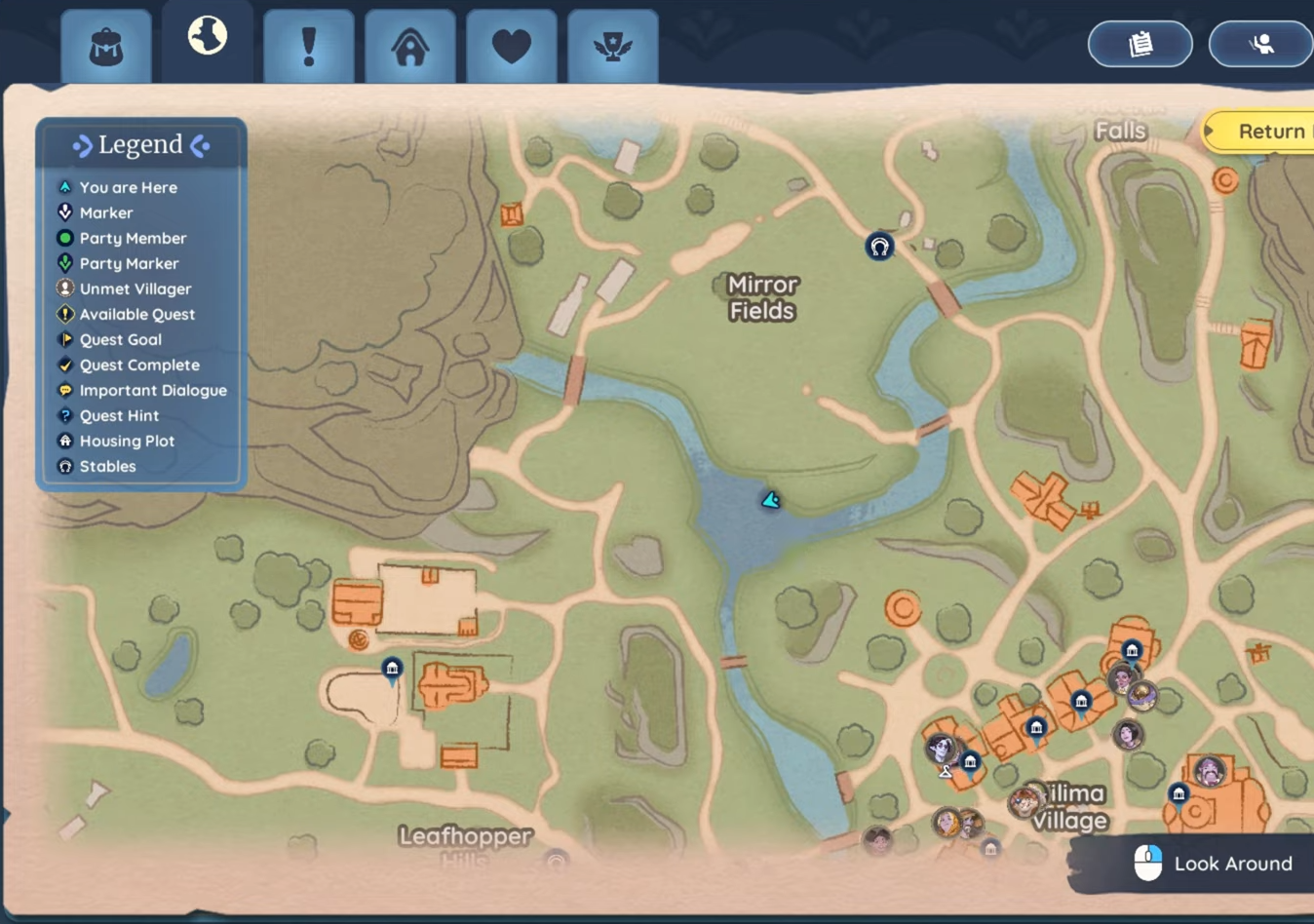Click the stables icon near Mirror Fields
The image size is (1314, 924).
point(879,247)
